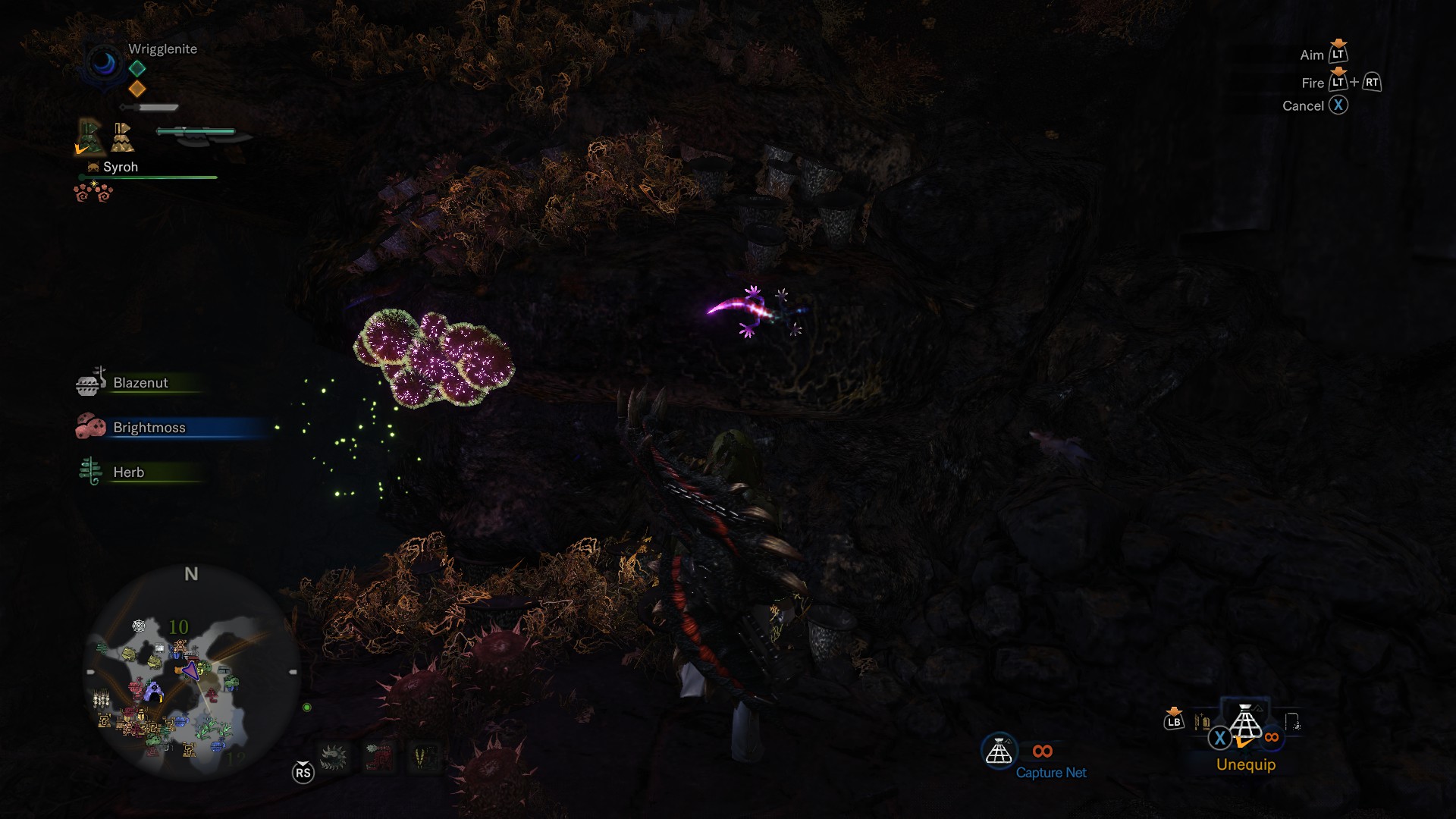Image resolution: width=1456 pixels, height=819 pixels.
Task: Select the Palico Syroh name label
Action: [120, 167]
